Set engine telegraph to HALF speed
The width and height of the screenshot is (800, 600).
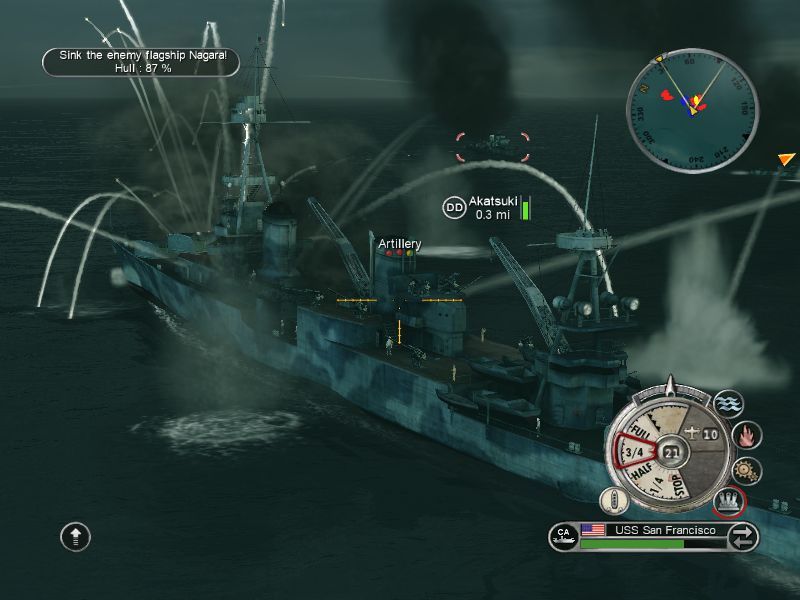pos(638,473)
